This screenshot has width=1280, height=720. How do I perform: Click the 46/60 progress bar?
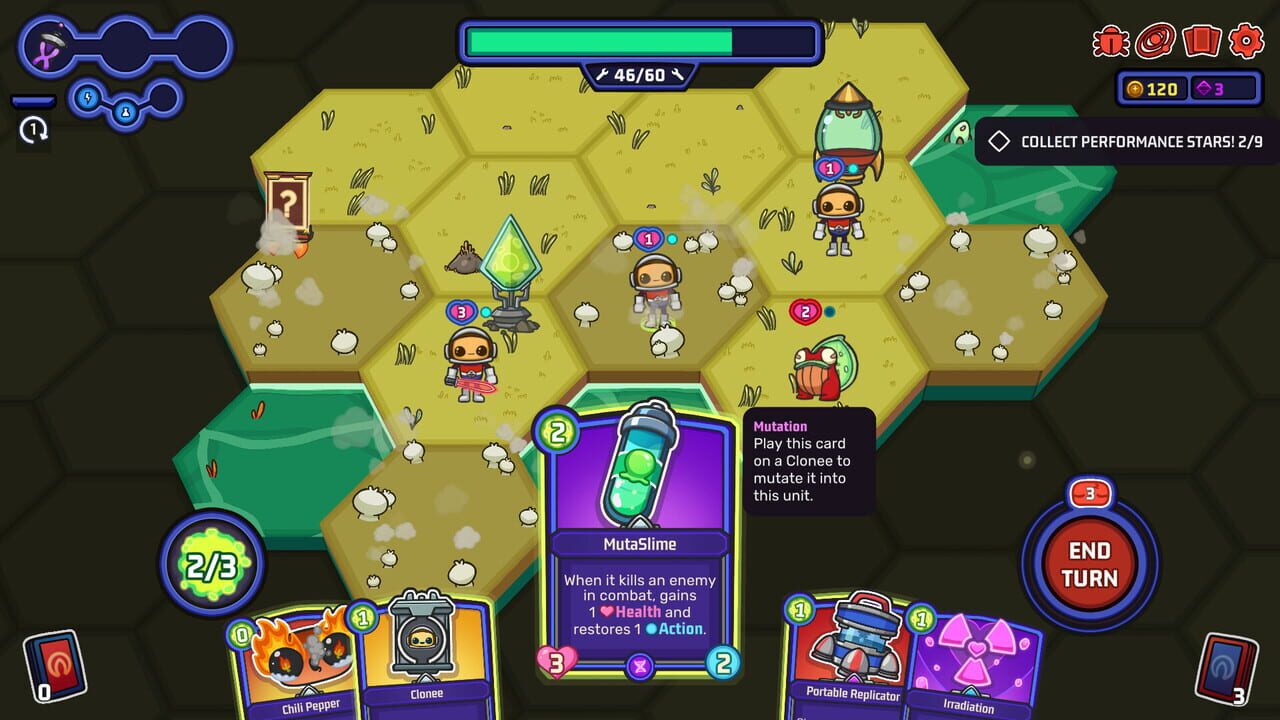click(x=640, y=44)
